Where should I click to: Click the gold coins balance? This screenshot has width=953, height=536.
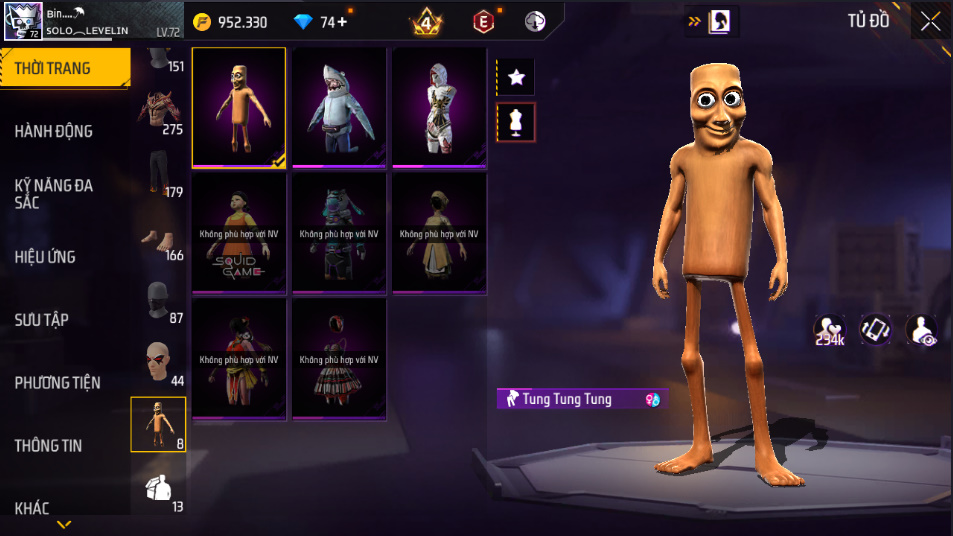[231, 22]
